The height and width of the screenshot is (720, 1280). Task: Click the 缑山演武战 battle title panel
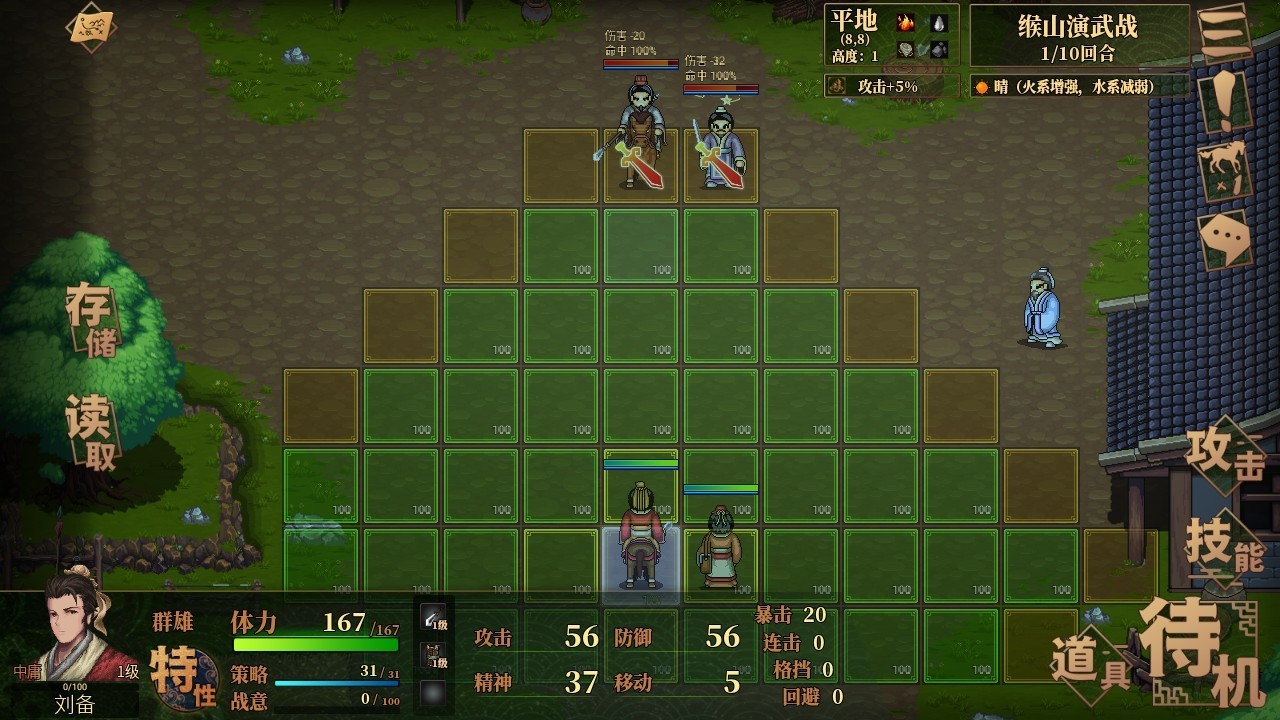(x=1079, y=36)
